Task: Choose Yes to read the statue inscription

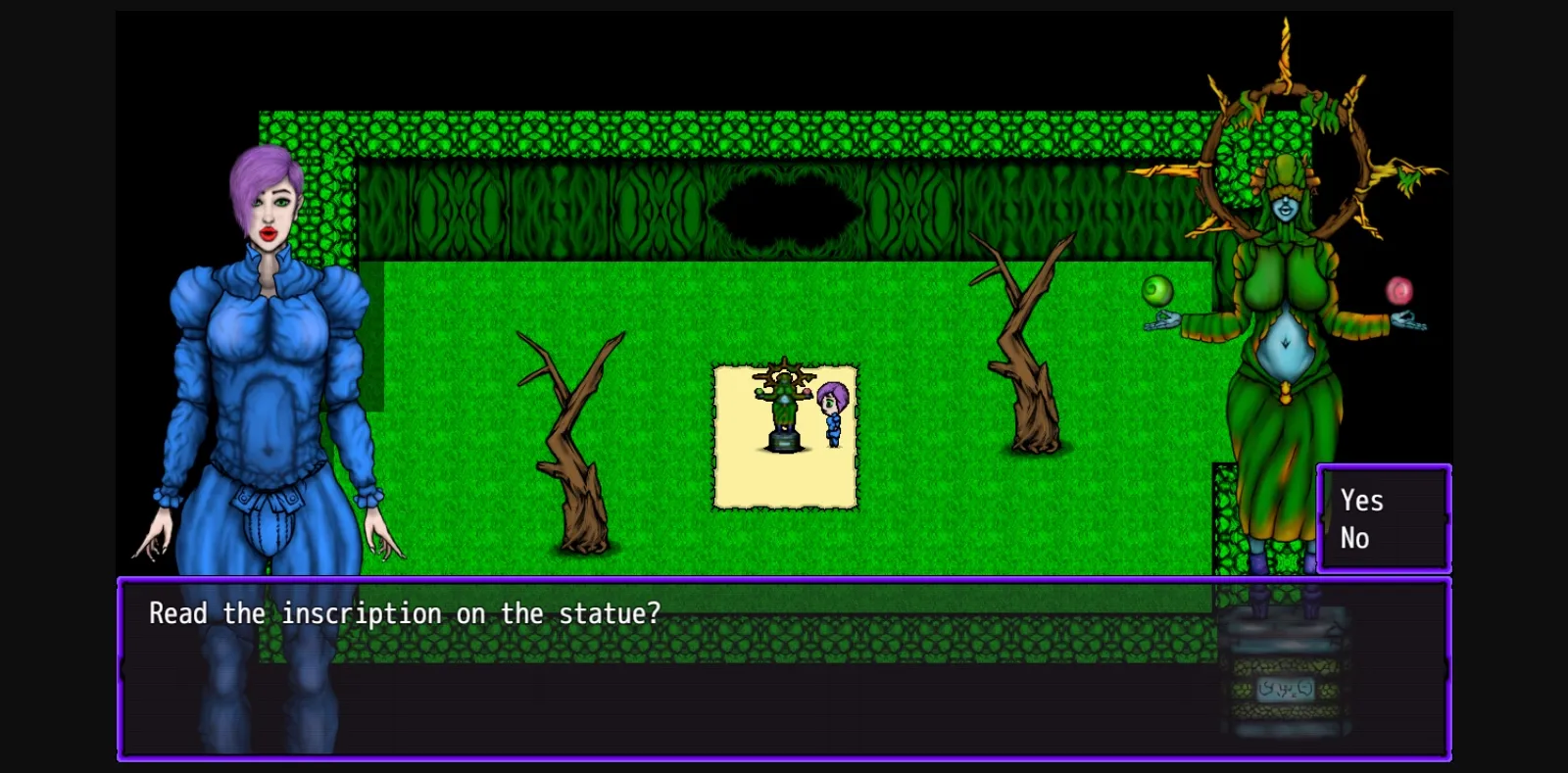Action: click(1361, 501)
